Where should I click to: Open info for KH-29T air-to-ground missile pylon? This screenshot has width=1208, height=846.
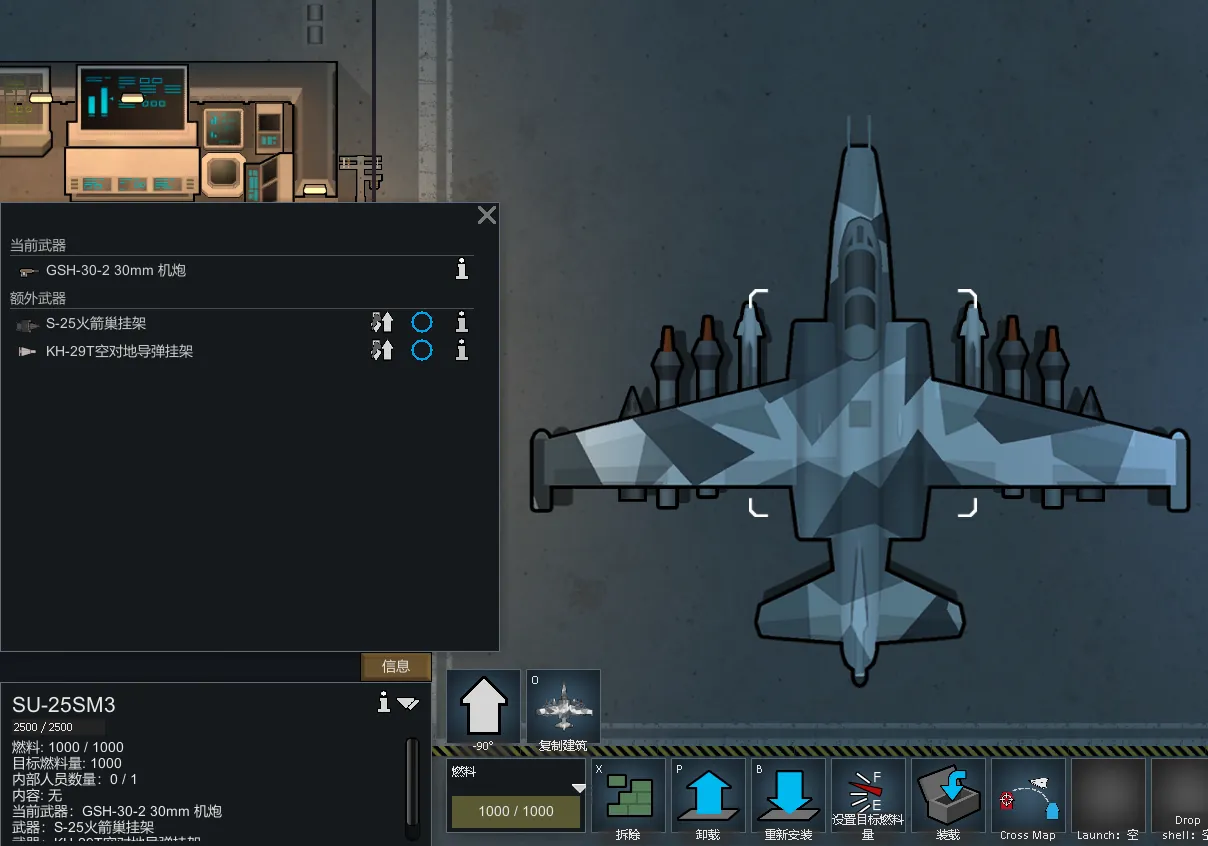pos(462,350)
